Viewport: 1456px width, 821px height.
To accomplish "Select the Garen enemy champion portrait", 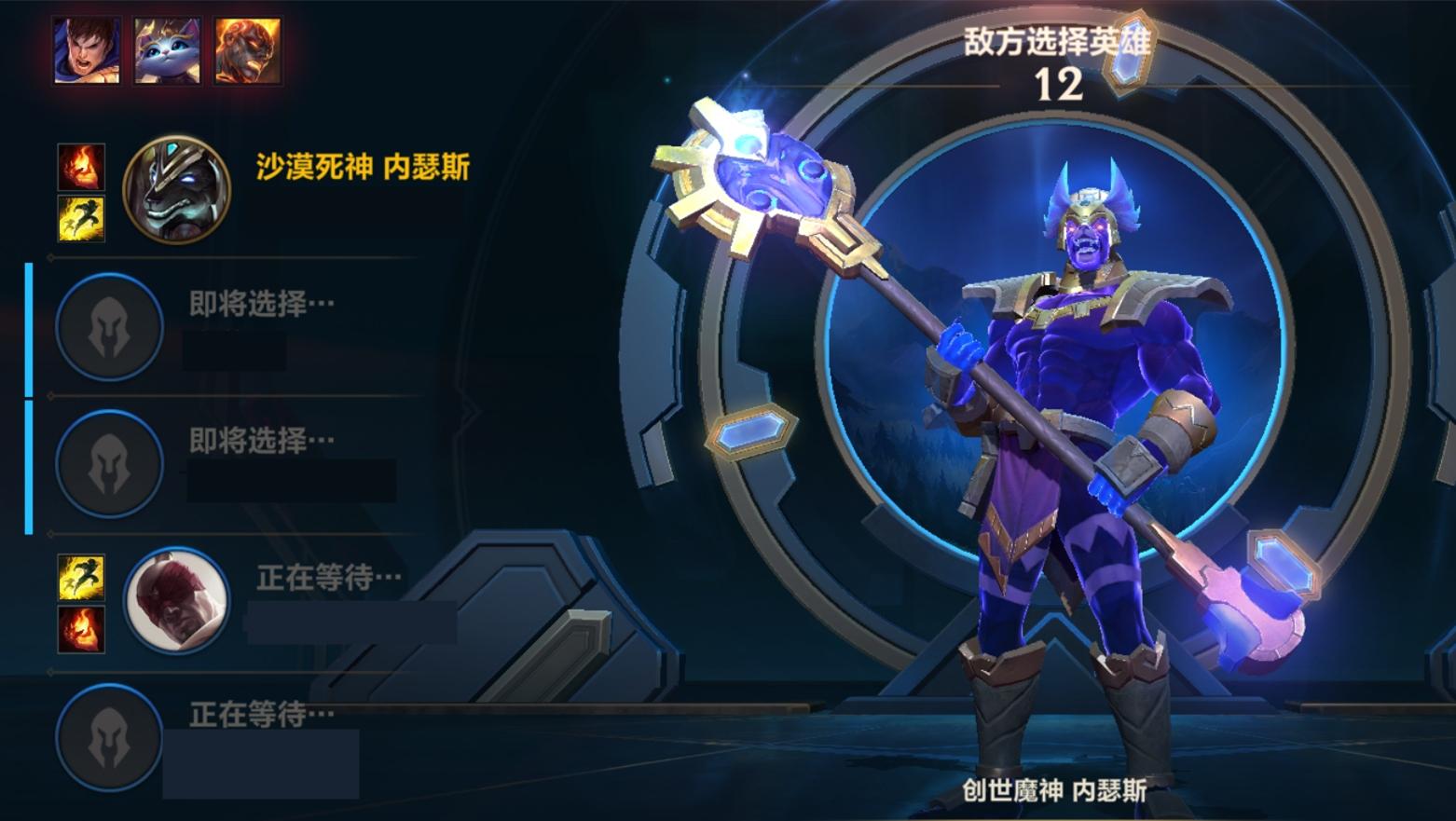I will 86,50.
